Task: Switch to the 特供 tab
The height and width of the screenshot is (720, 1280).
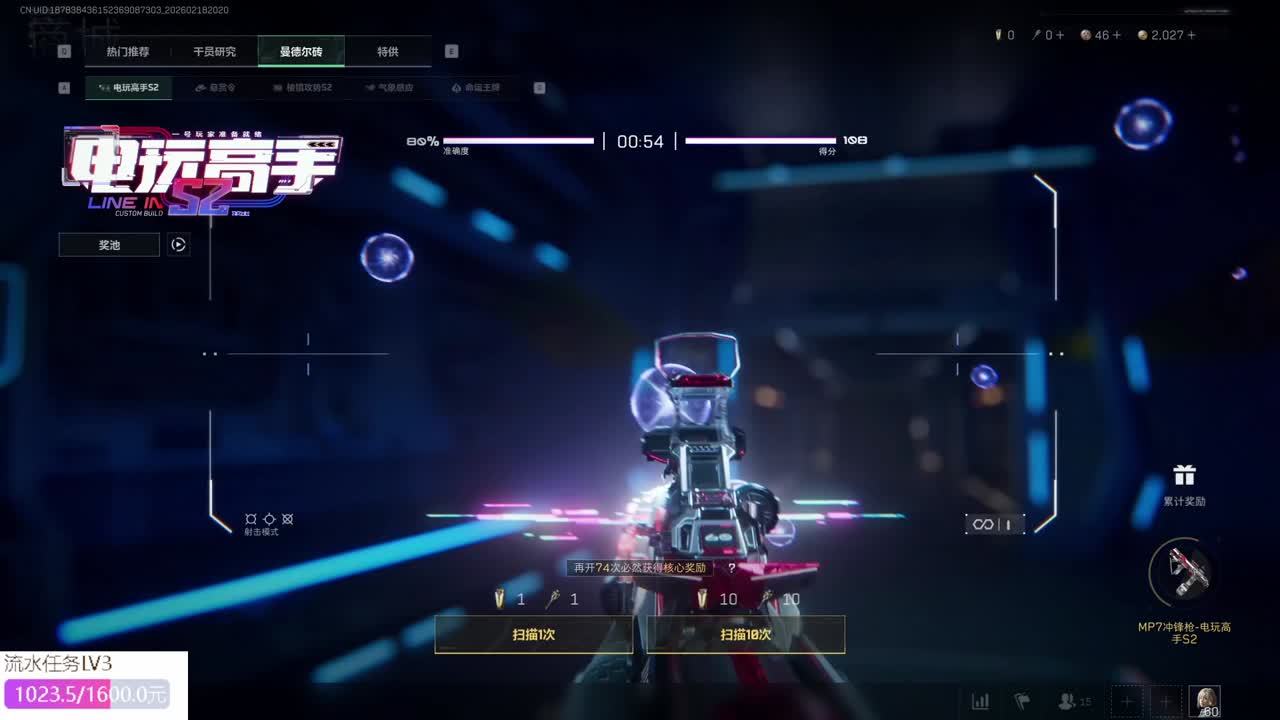Action: (388, 51)
